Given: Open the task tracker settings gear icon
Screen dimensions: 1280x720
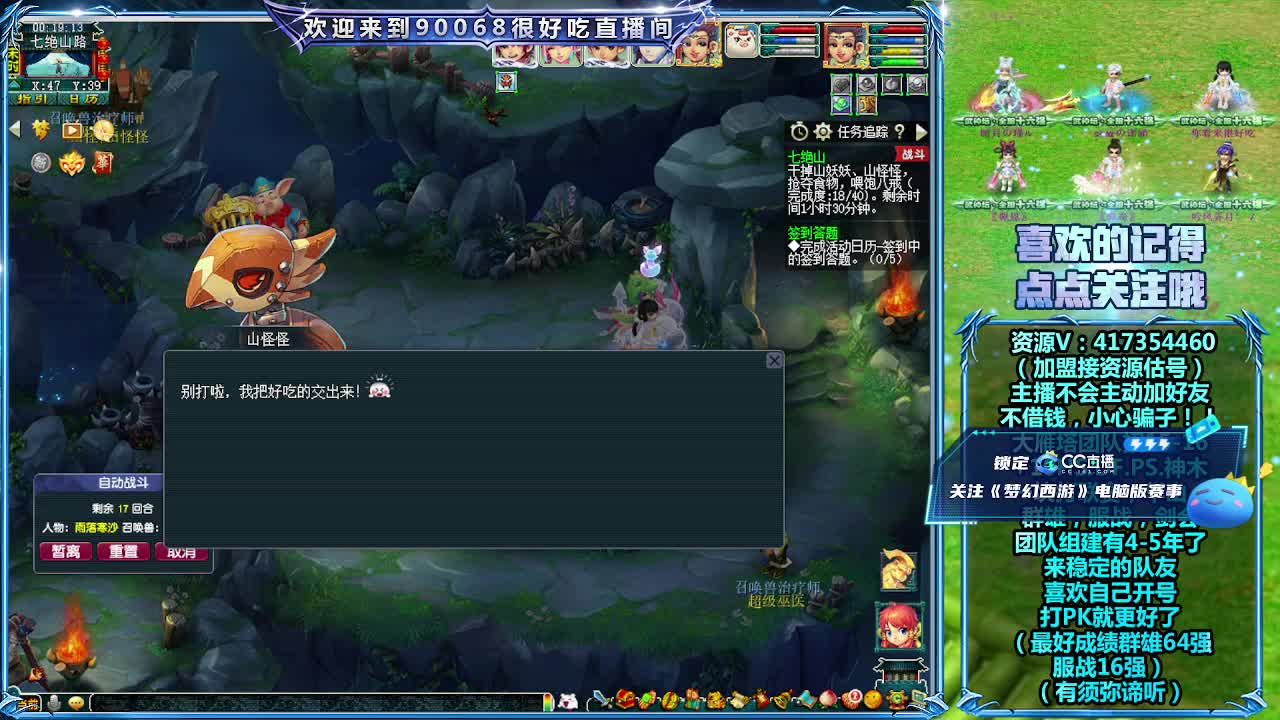Looking at the screenshot, I should [824, 131].
